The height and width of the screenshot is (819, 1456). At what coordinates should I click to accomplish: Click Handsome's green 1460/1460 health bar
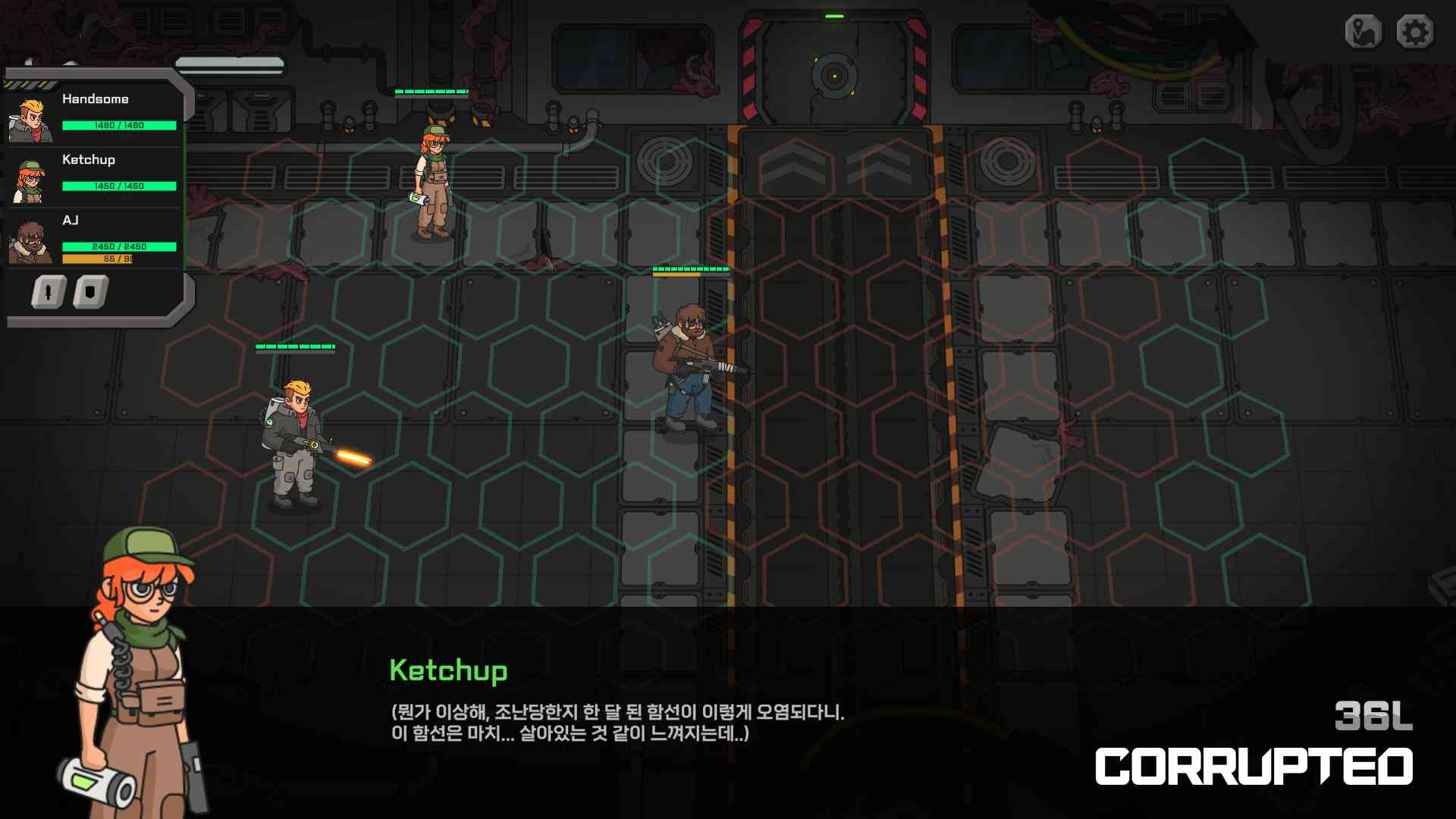coord(119,125)
